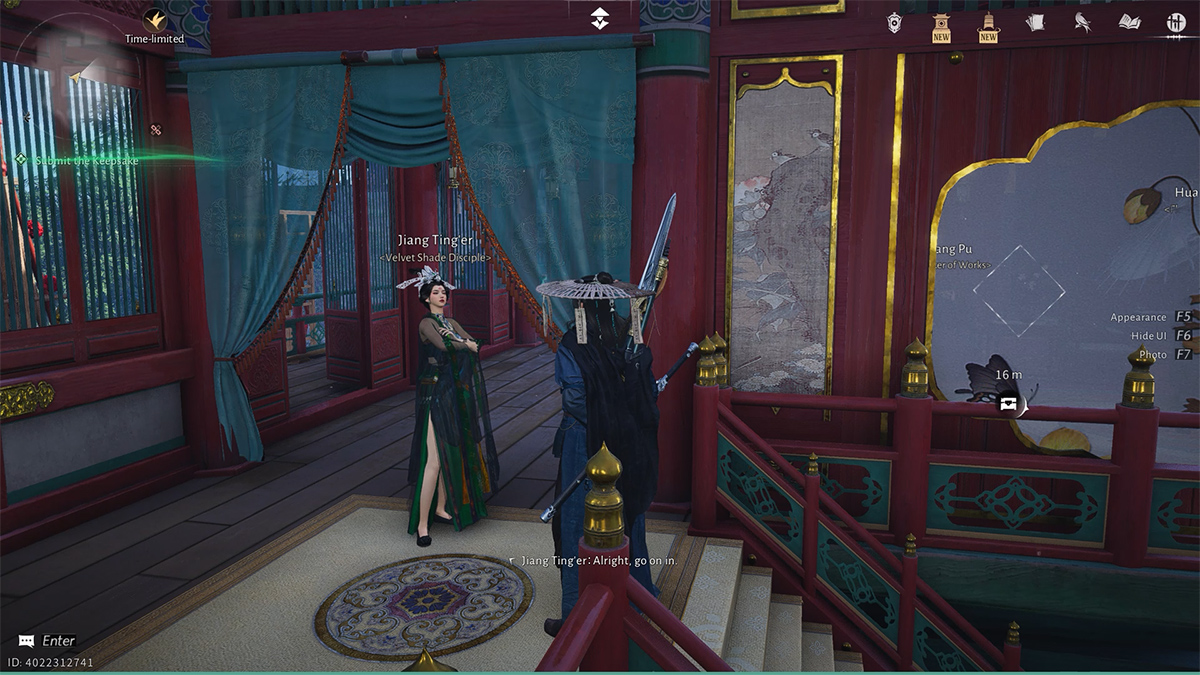Open the shield emblem menu icon
Screen dimensions: 1200x675
pyautogui.click(x=894, y=22)
